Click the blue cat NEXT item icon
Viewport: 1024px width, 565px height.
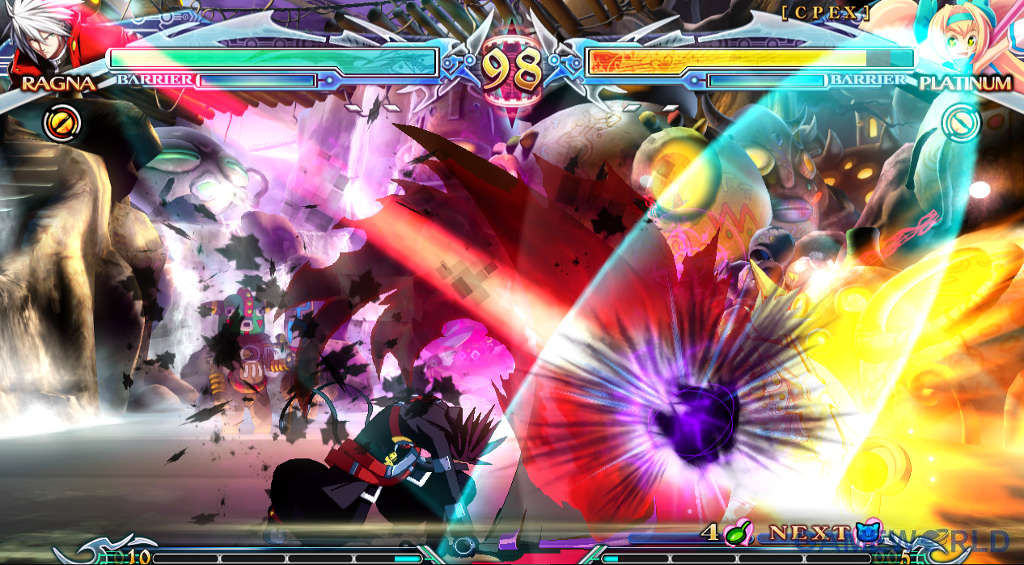867,534
